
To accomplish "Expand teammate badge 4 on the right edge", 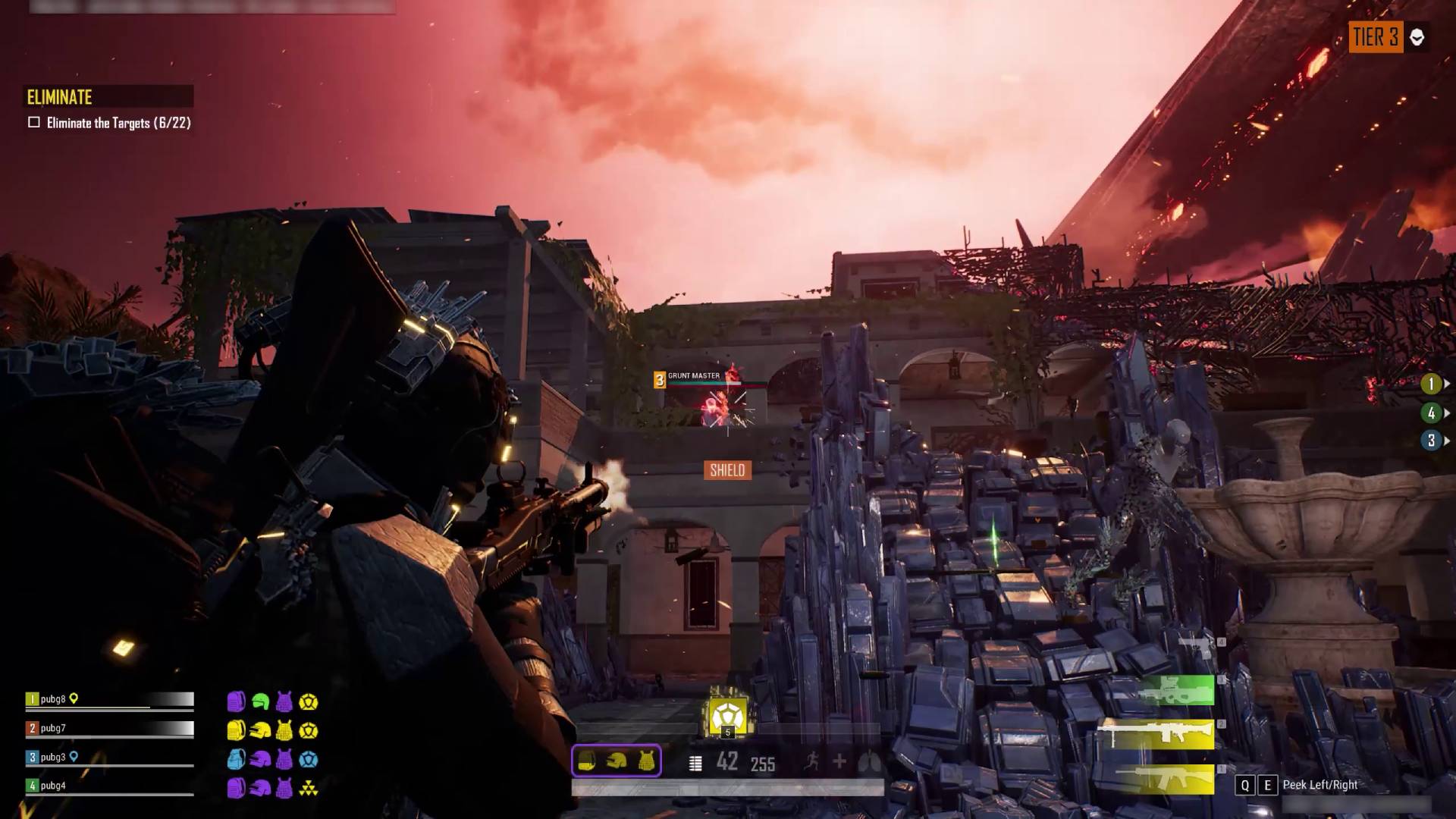I will click(x=1430, y=413).
